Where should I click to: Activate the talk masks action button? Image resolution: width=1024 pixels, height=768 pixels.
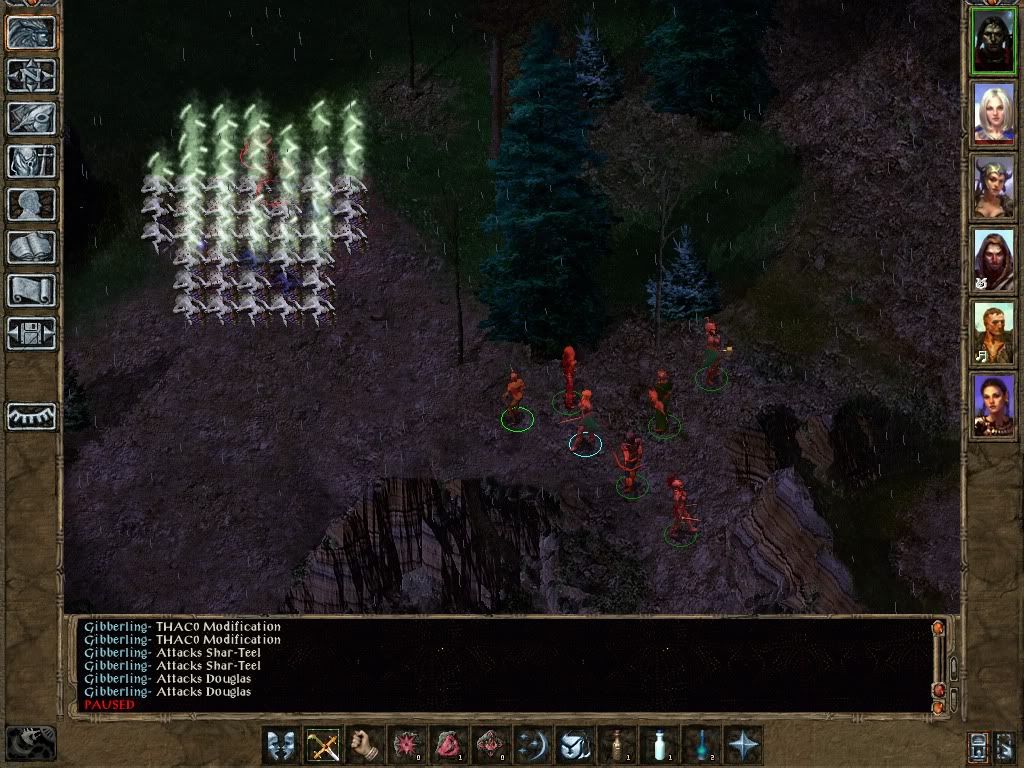point(281,745)
